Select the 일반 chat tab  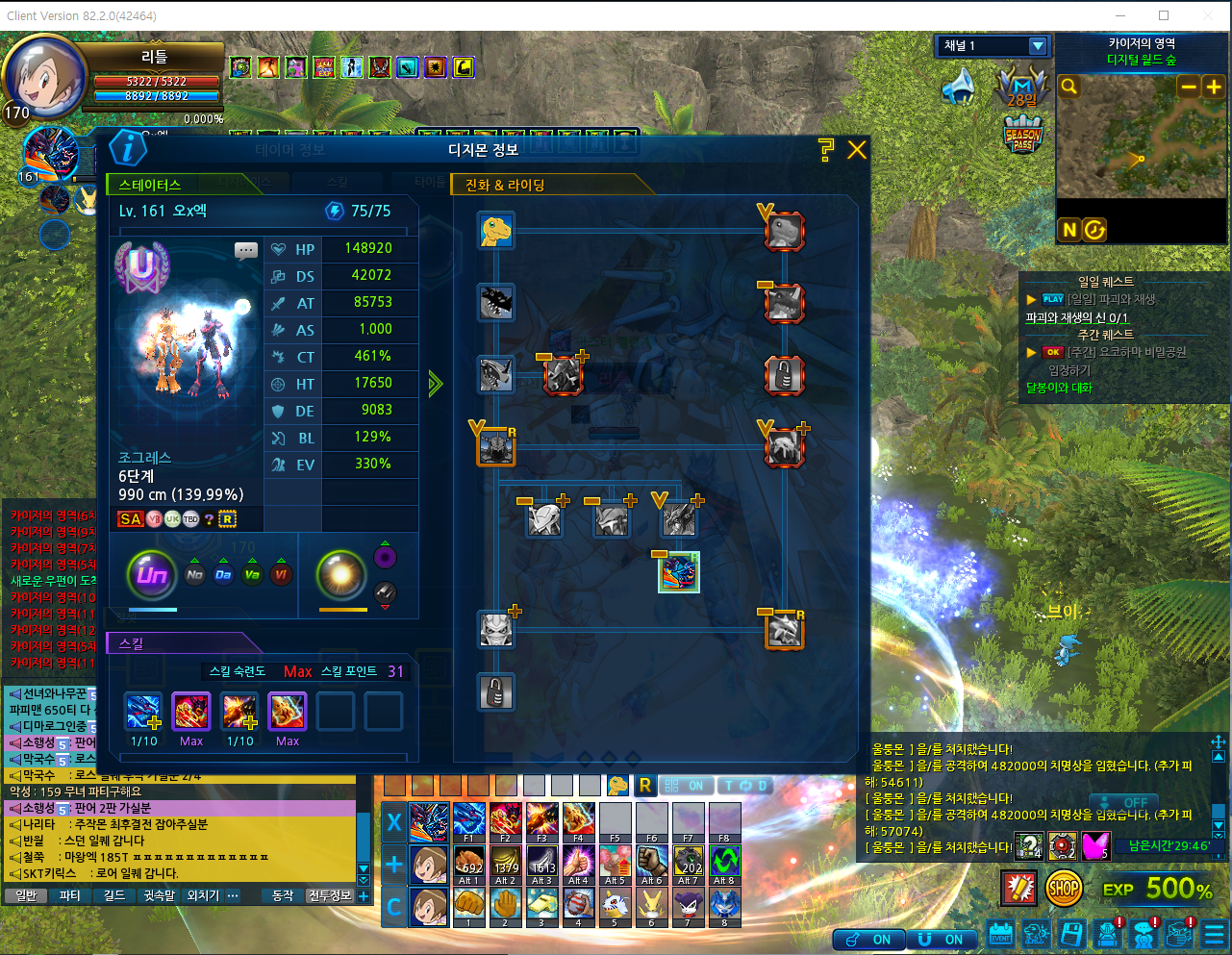pyautogui.click(x=26, y=895)
